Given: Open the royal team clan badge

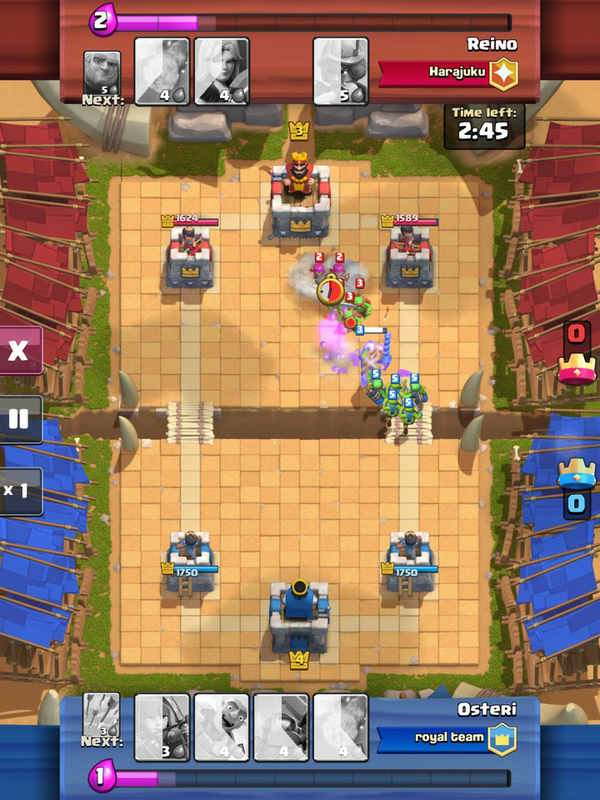Looking at the screenshot, I should 501,738.
